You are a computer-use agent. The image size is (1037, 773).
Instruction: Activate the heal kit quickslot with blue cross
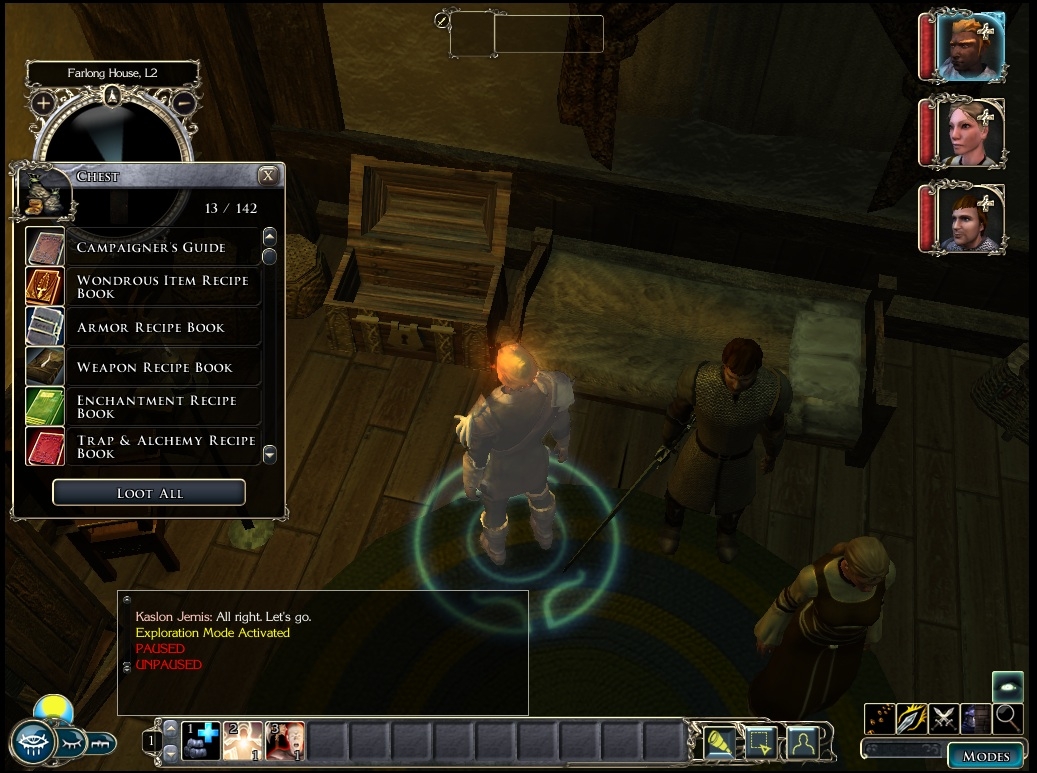pos(201,742)
